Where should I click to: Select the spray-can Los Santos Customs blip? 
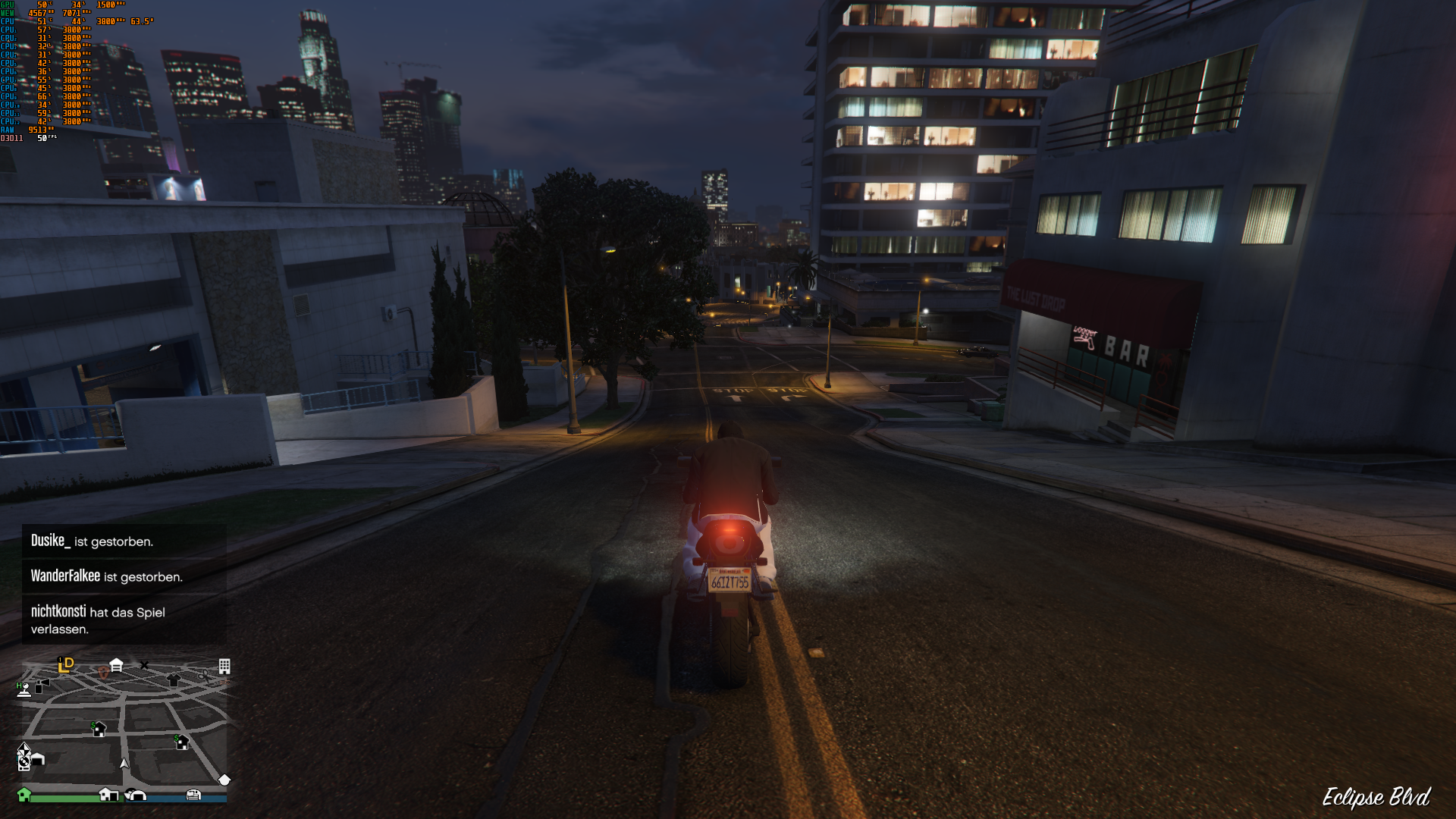39,687
